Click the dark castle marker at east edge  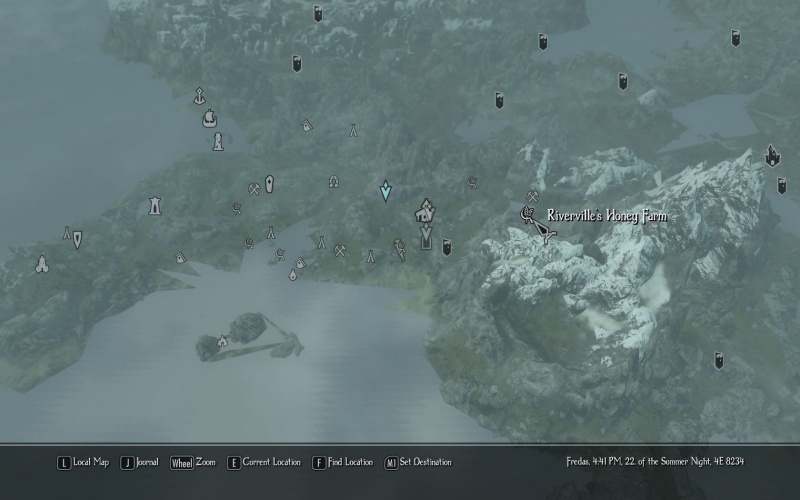pyautogui.click(x=772, y=156)
